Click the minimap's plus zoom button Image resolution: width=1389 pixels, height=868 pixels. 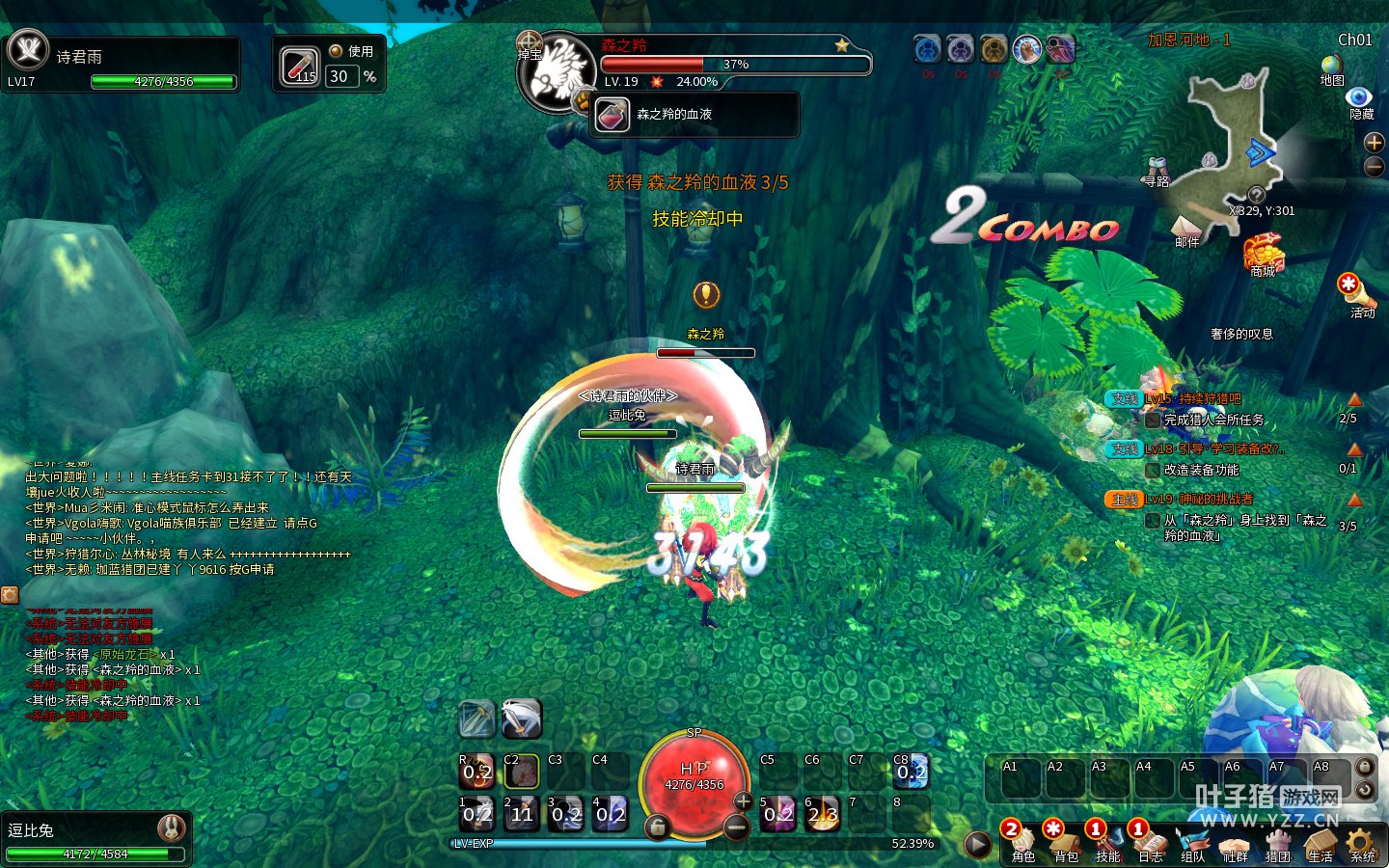click(x=1375, y=143)
